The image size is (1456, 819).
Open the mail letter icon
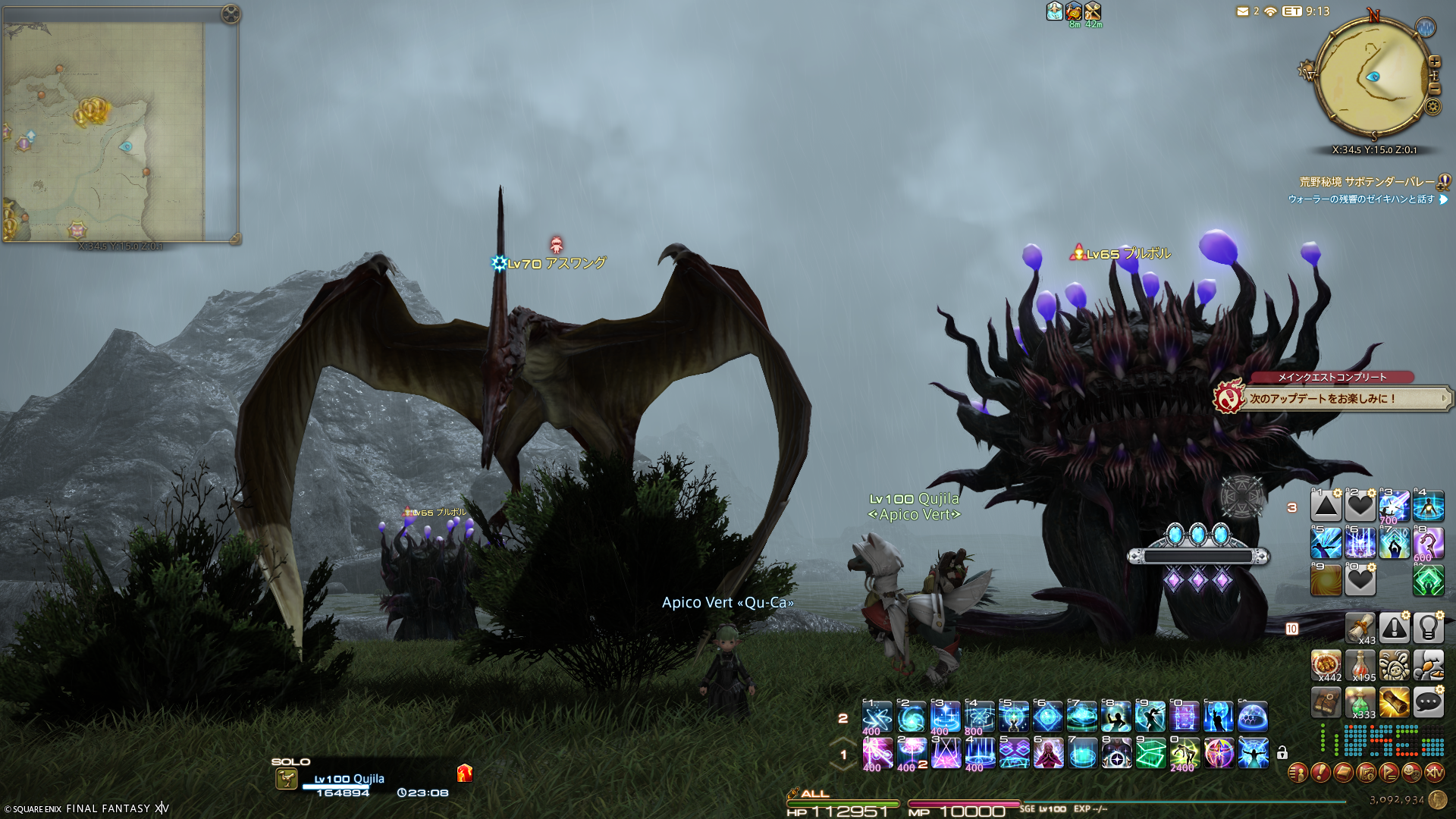pyautogui.click(x=1242, y=11)
